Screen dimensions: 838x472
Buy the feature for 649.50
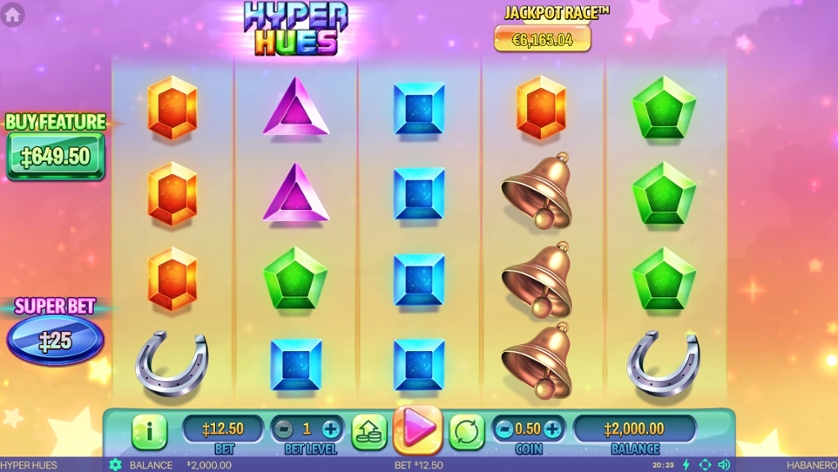[56, 156]
